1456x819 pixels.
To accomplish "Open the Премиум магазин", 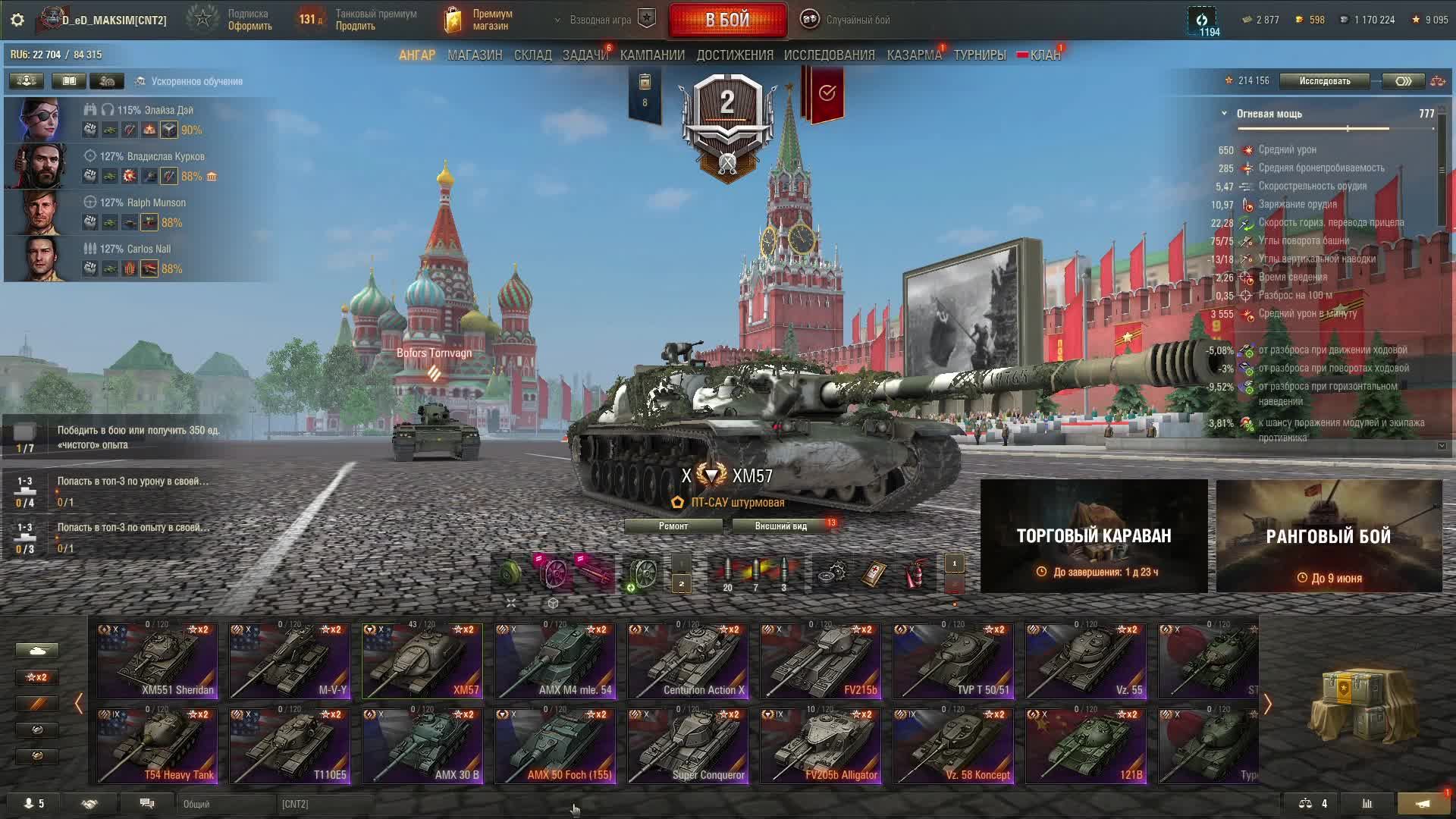I will click(479, 20).
